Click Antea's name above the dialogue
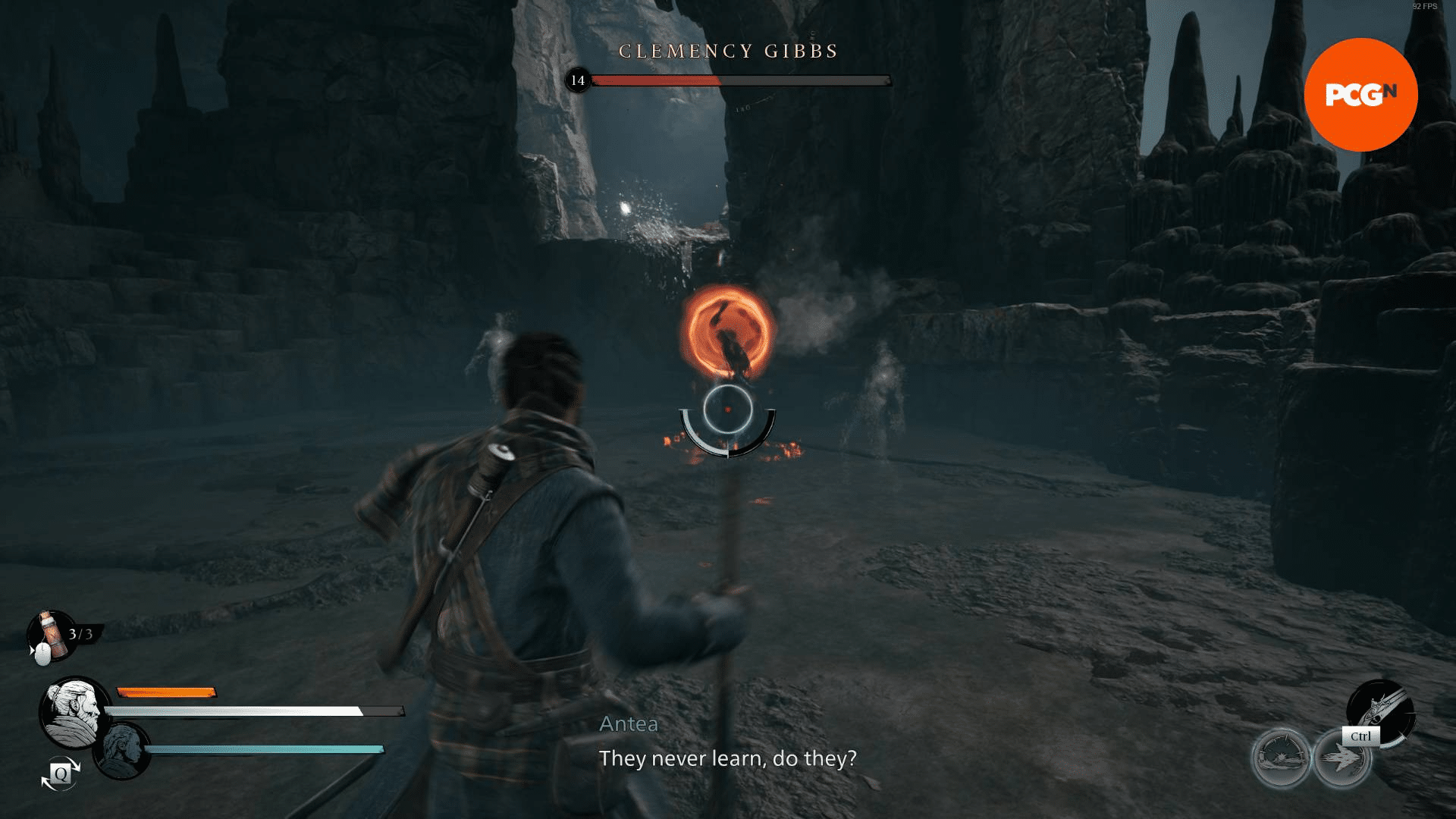Image resolution: width=1456 pixels, height=819 pixels. [x=628, y=724]
